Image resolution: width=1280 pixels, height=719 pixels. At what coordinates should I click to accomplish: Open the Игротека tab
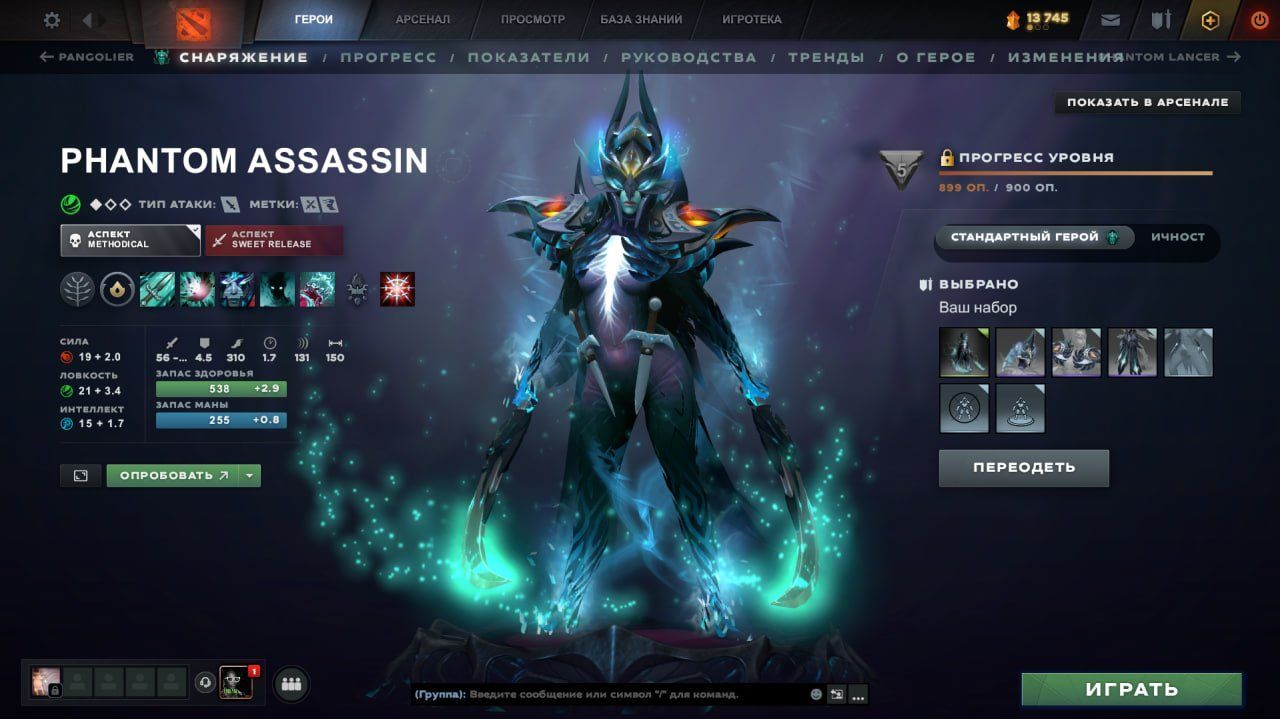click(752, 19)
